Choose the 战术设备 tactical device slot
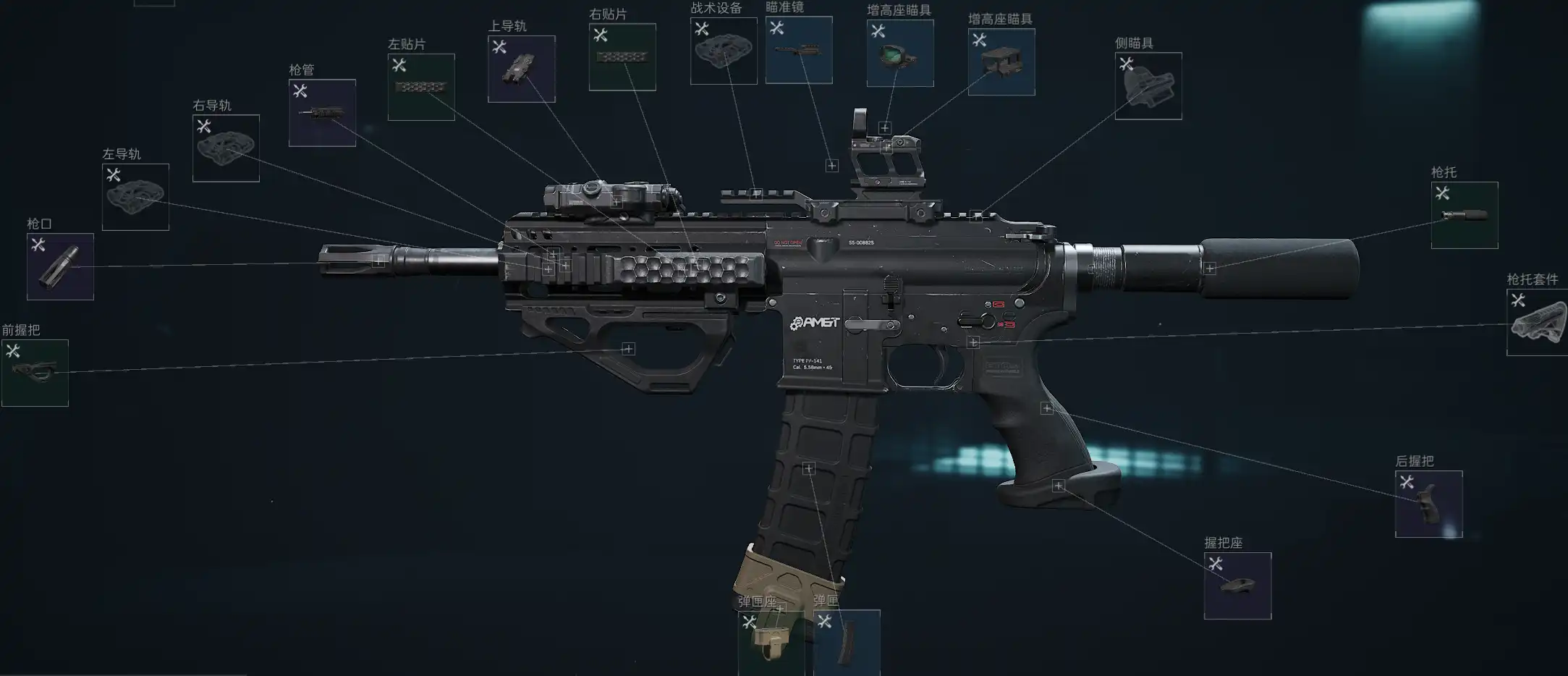This screenshot has width=1568, height=676. pyautogui.click(x=724, y=51)
